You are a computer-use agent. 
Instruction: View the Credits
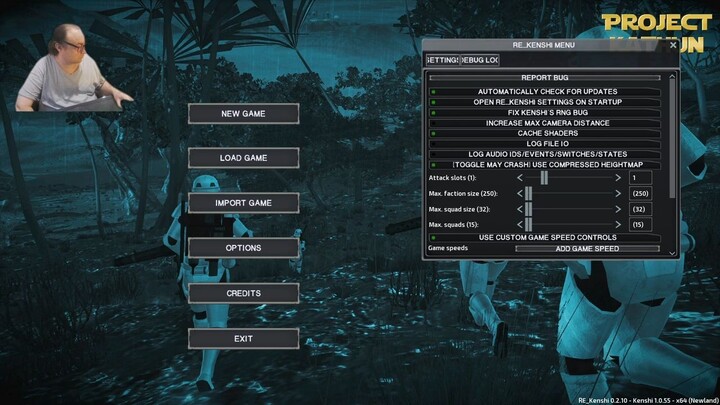[x=243, y=293]
